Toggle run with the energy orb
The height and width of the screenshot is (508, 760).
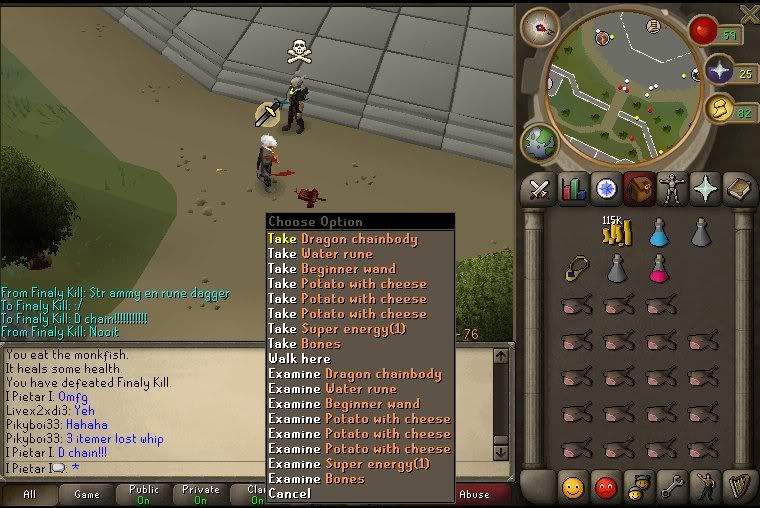[718, 108]
